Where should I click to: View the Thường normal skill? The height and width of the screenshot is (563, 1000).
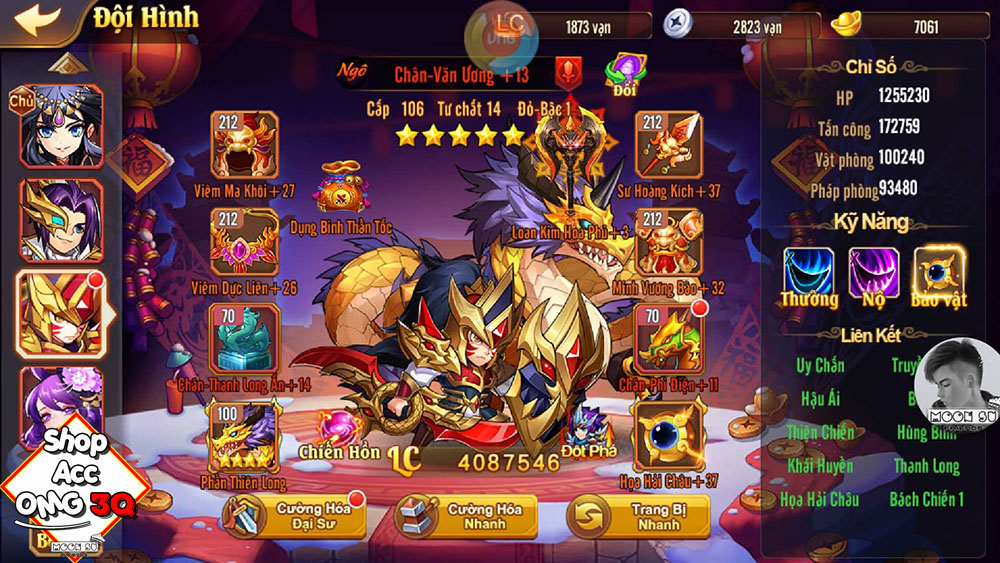tap(809, 273)
